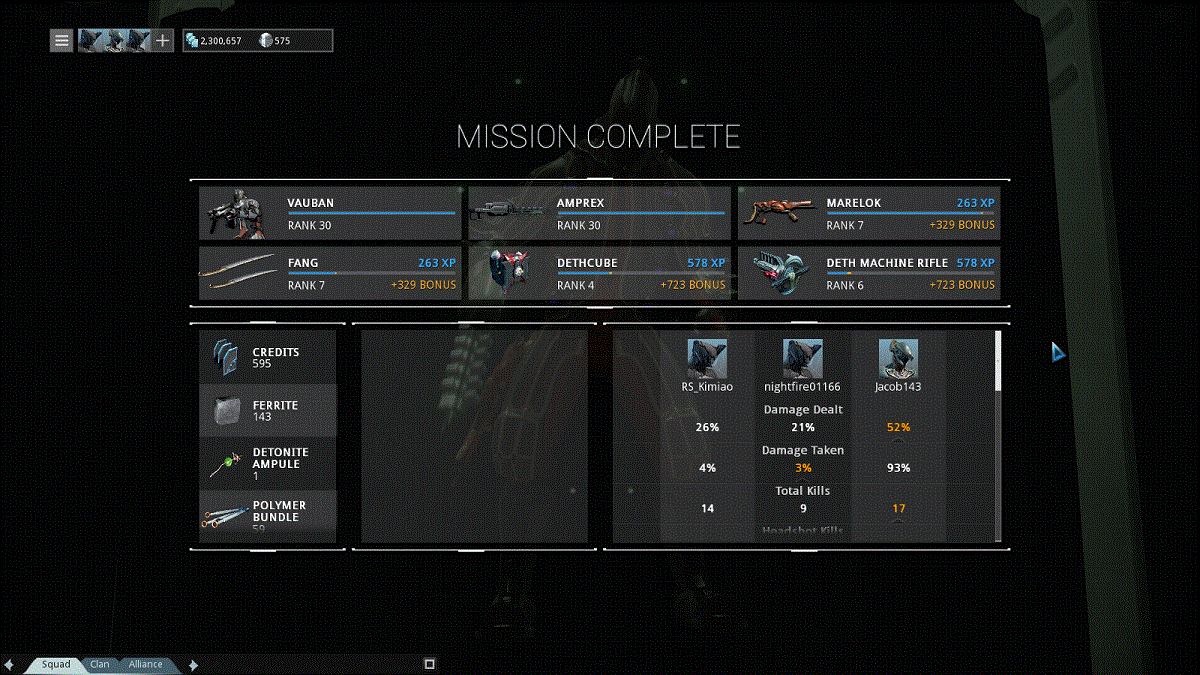Screen dimensions: 1200x675
Task: Click the small square chat window button
Action: click(x=429, y=664)
